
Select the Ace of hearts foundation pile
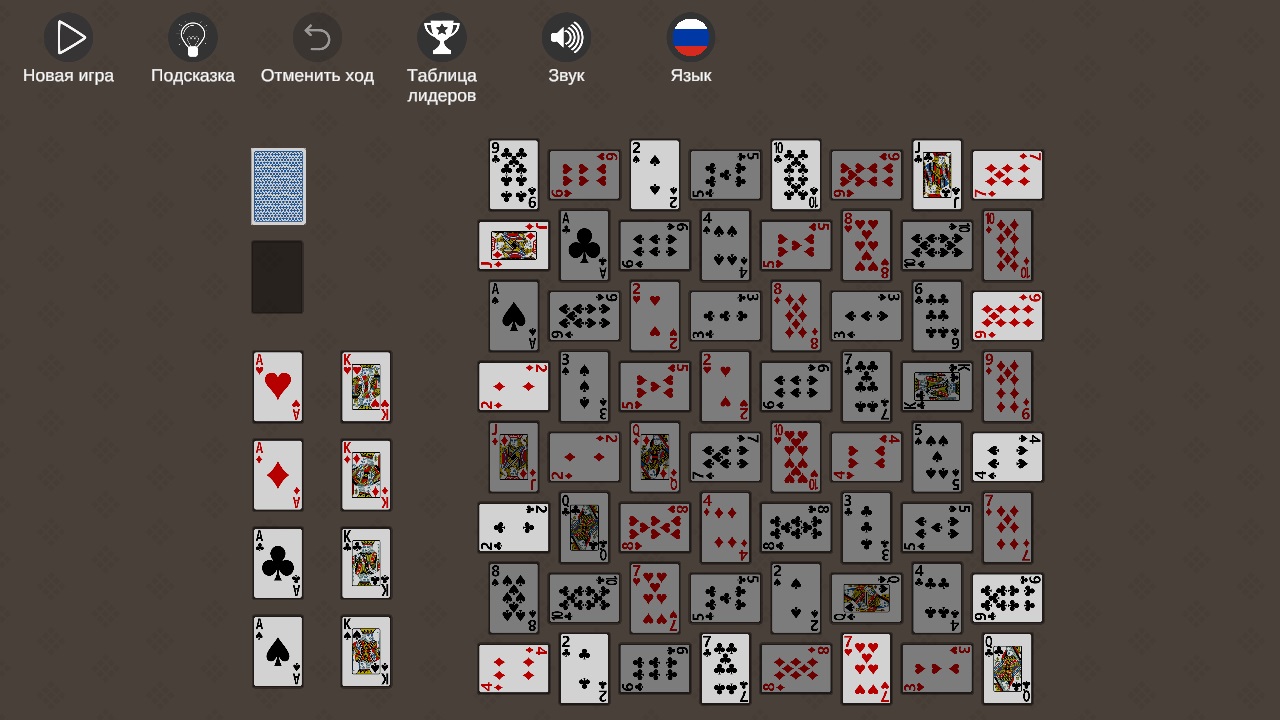pos(277,387)
